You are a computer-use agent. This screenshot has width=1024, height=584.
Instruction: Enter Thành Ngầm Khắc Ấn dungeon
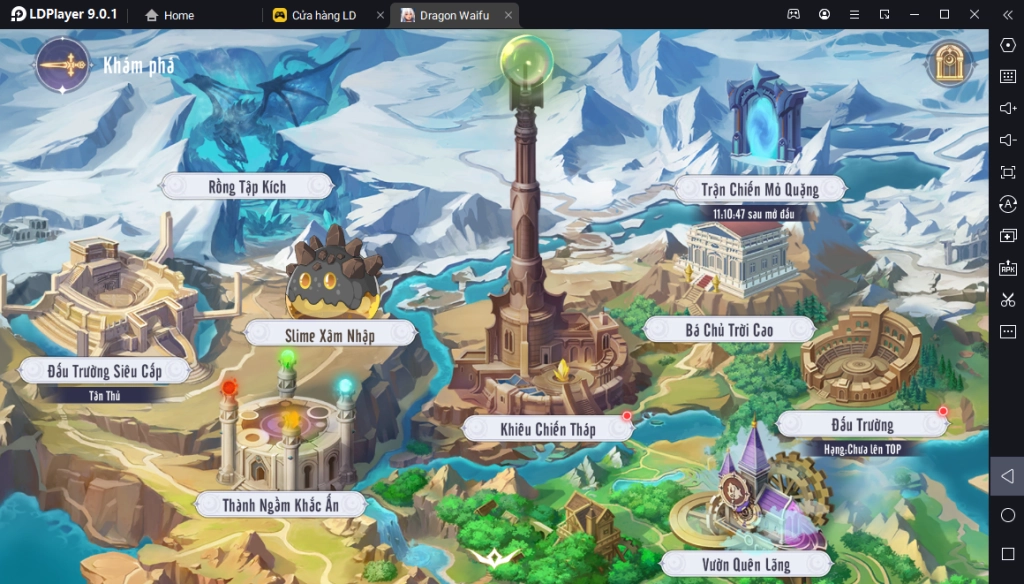tap(279, 504)
